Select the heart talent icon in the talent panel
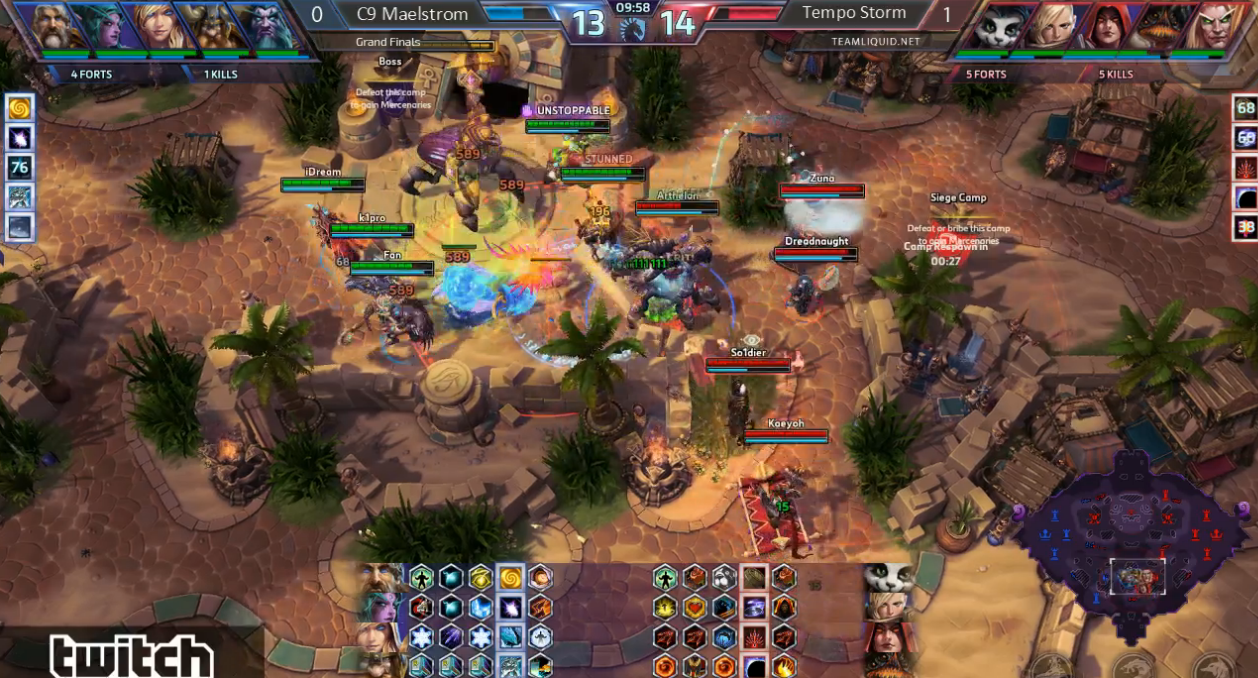This screenshot has width=1258, height=678. (693, 607)
